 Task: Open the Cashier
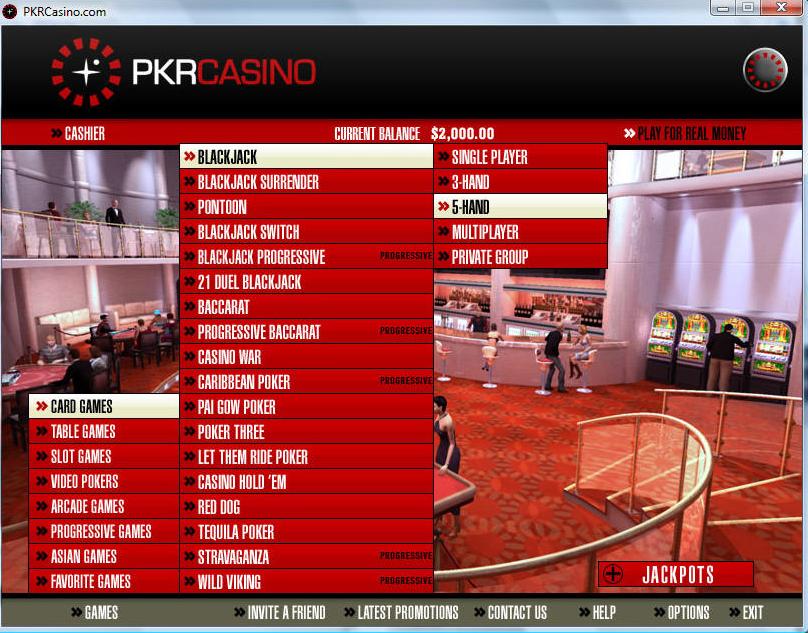pos(84,133)
